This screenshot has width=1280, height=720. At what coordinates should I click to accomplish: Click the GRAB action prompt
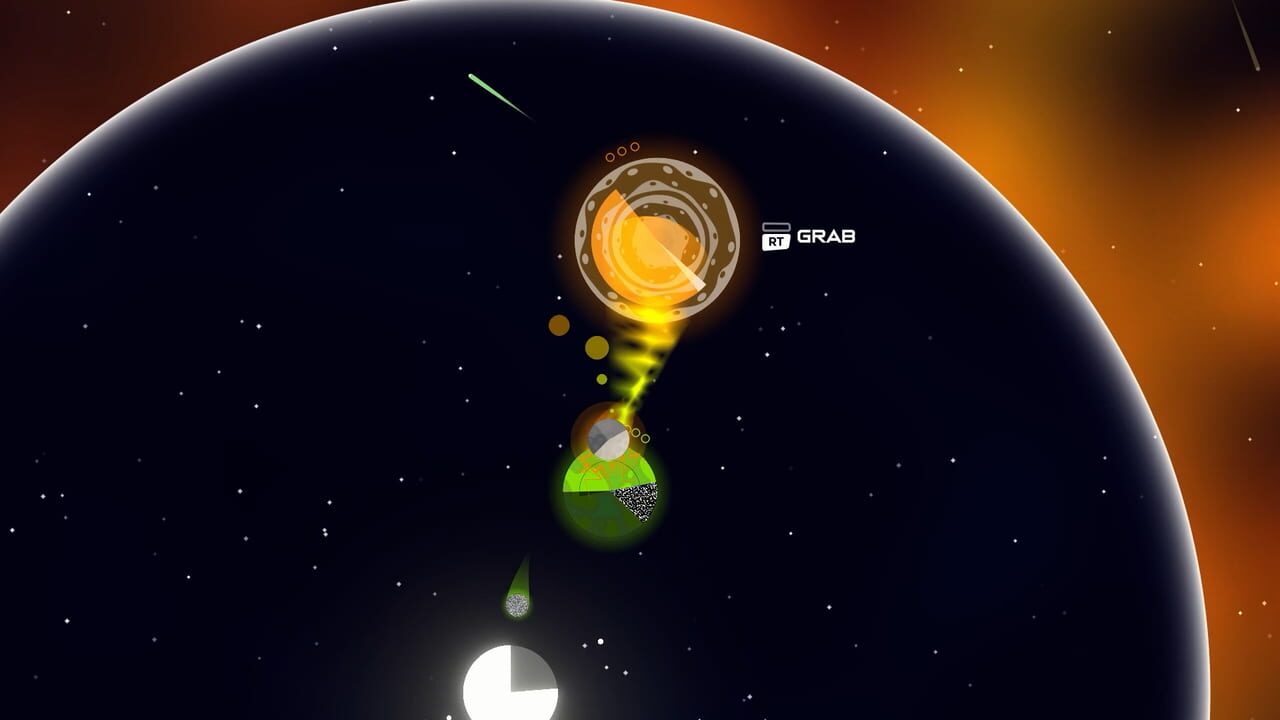pyautogui.click(x=826, y=236)
